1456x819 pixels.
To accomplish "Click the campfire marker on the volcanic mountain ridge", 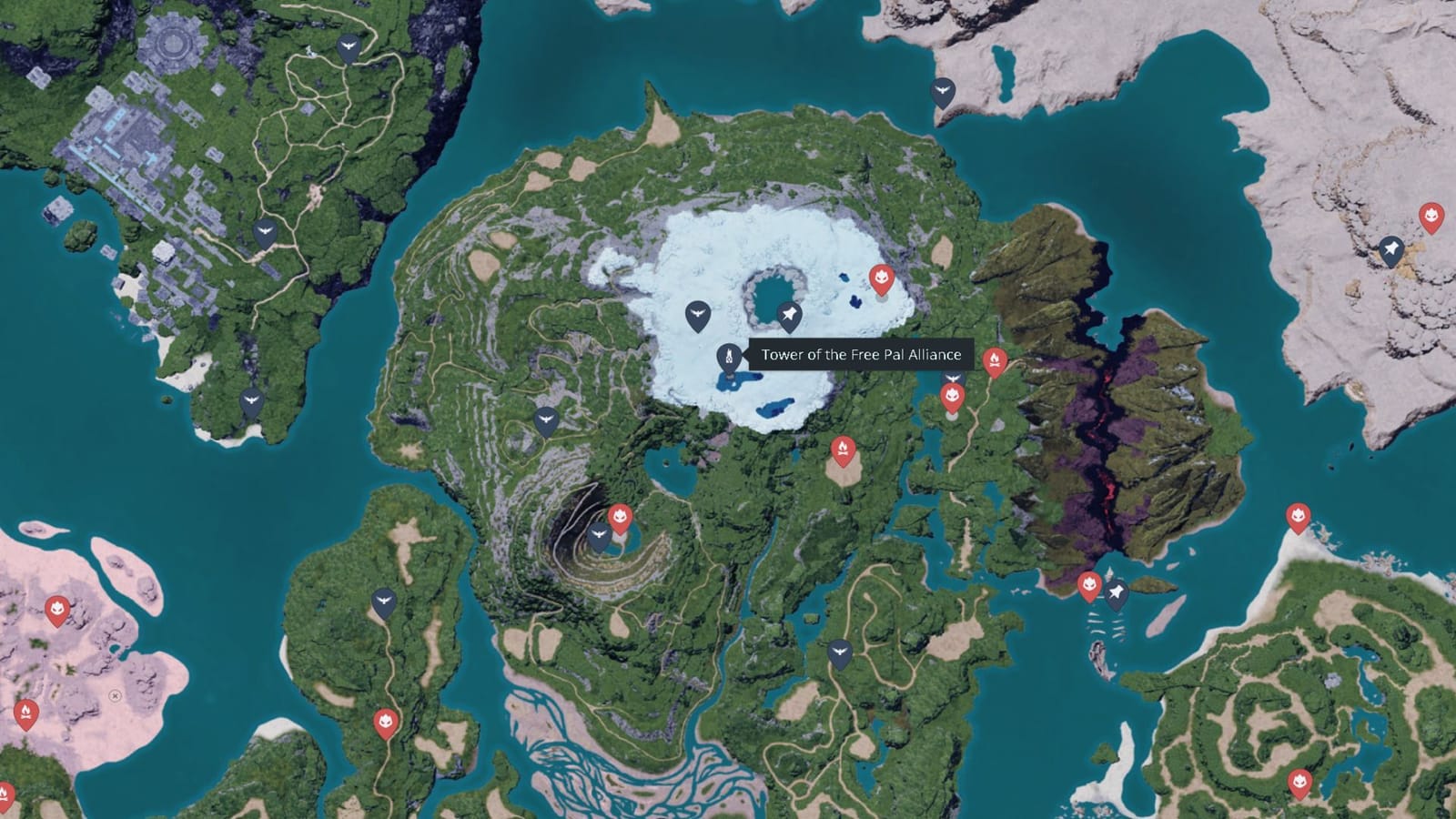I will click(x=995, y=358).
